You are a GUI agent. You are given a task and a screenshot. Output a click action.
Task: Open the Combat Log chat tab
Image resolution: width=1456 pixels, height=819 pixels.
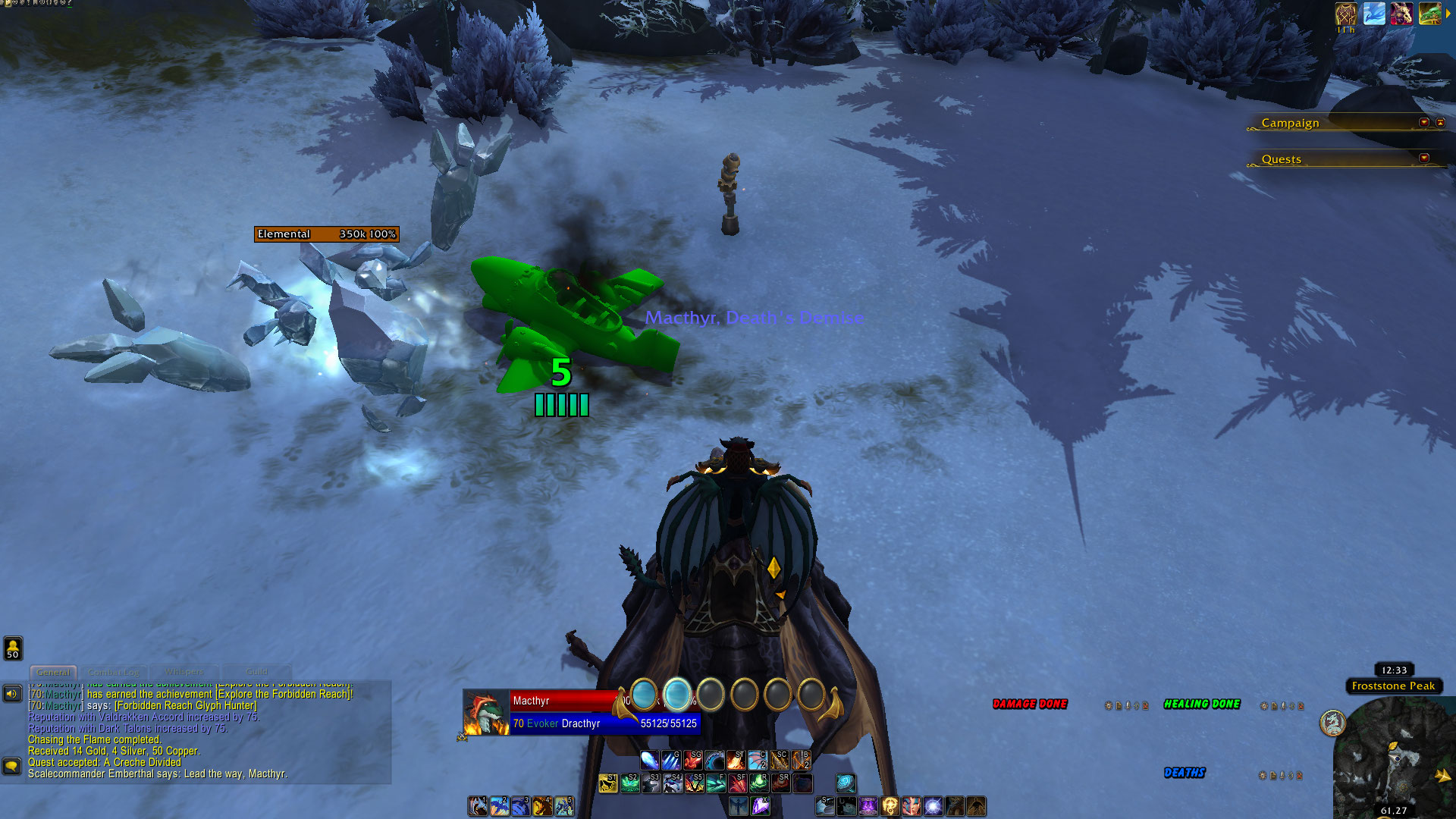point(114,672)
